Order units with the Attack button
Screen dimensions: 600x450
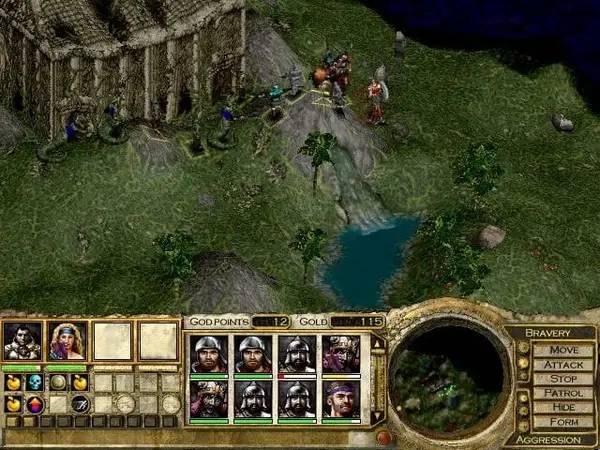[563, 365]
